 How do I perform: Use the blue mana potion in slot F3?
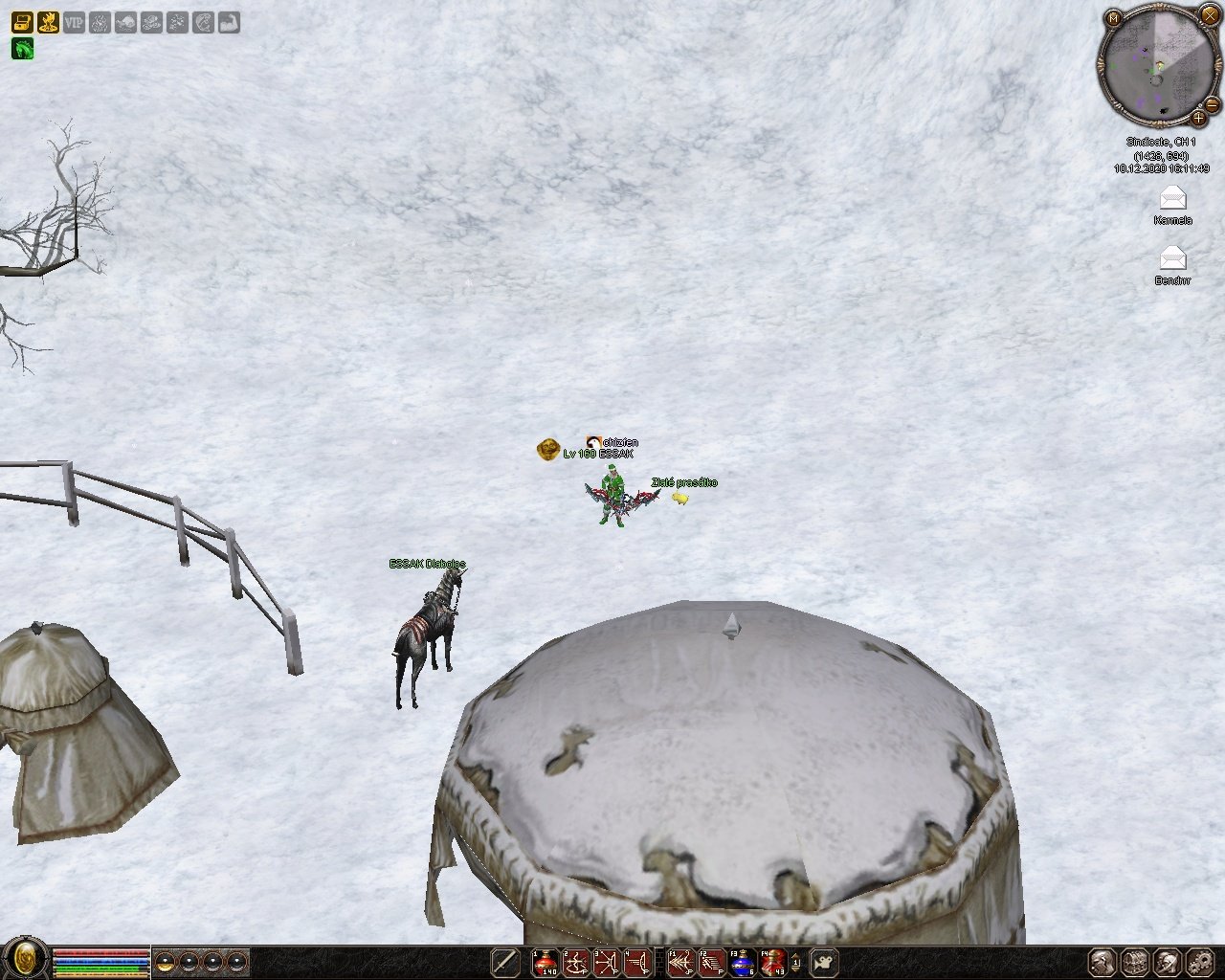pyautogui.click(x=742, y=962)
